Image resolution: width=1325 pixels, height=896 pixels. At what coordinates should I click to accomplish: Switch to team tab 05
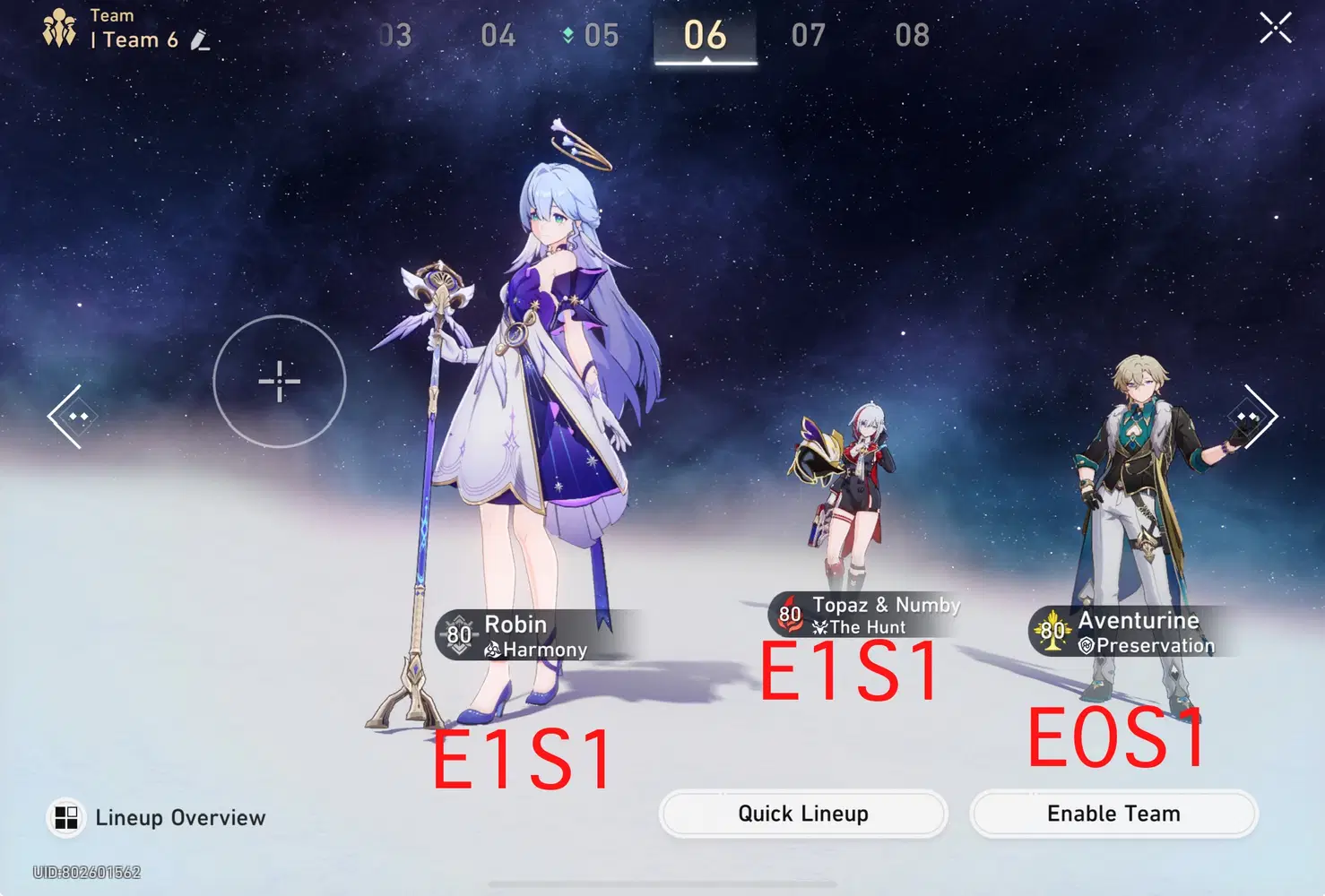click(x=601, y=34)
